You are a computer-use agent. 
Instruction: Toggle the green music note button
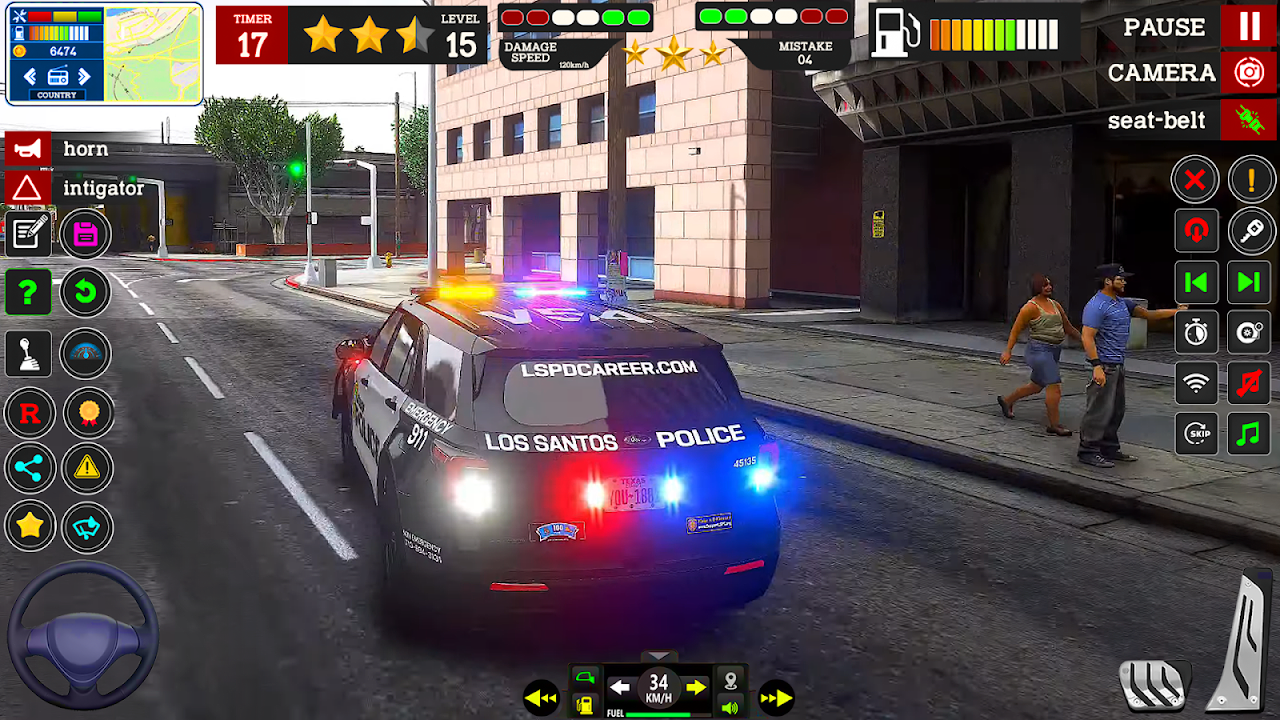coord(1249,434)
